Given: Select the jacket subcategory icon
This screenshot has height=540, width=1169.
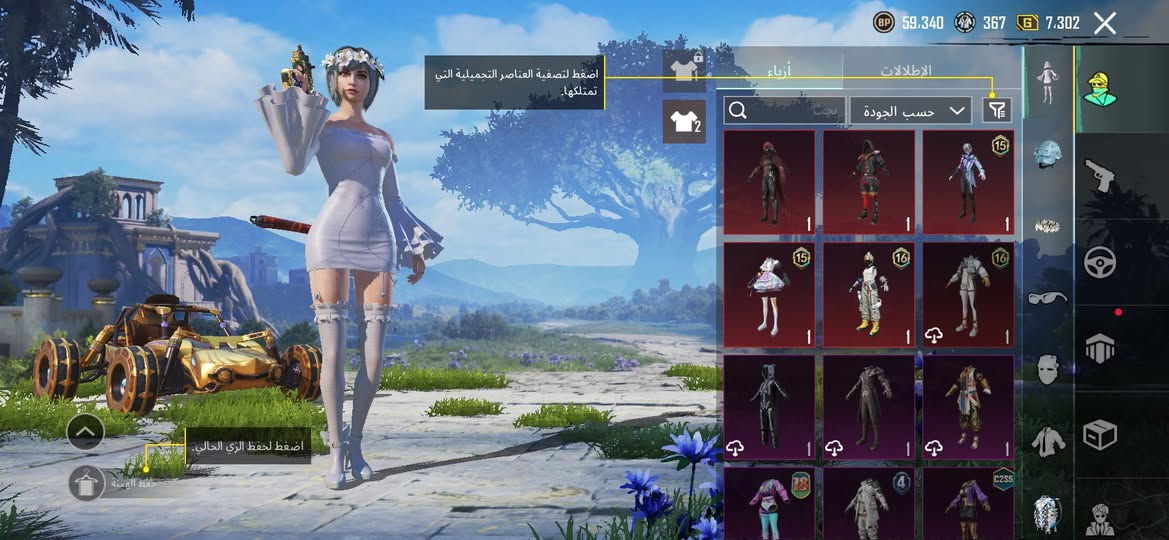Looking at the screenshot, I should (1047, 441).
